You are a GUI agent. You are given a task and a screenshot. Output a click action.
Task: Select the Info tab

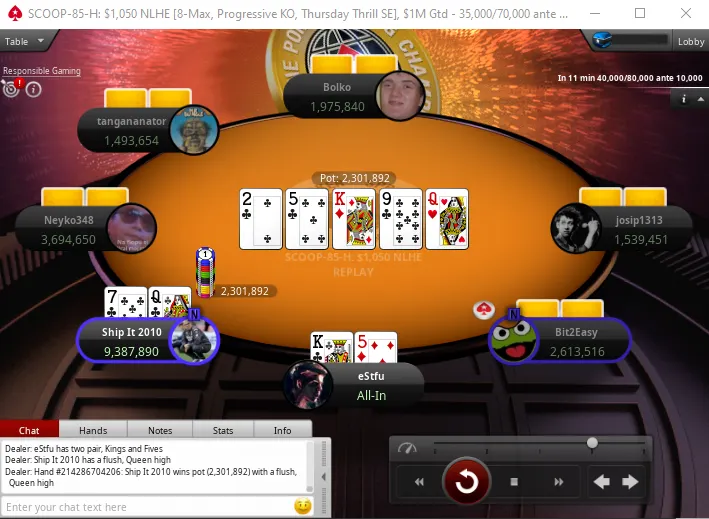[x=283, y=430]
